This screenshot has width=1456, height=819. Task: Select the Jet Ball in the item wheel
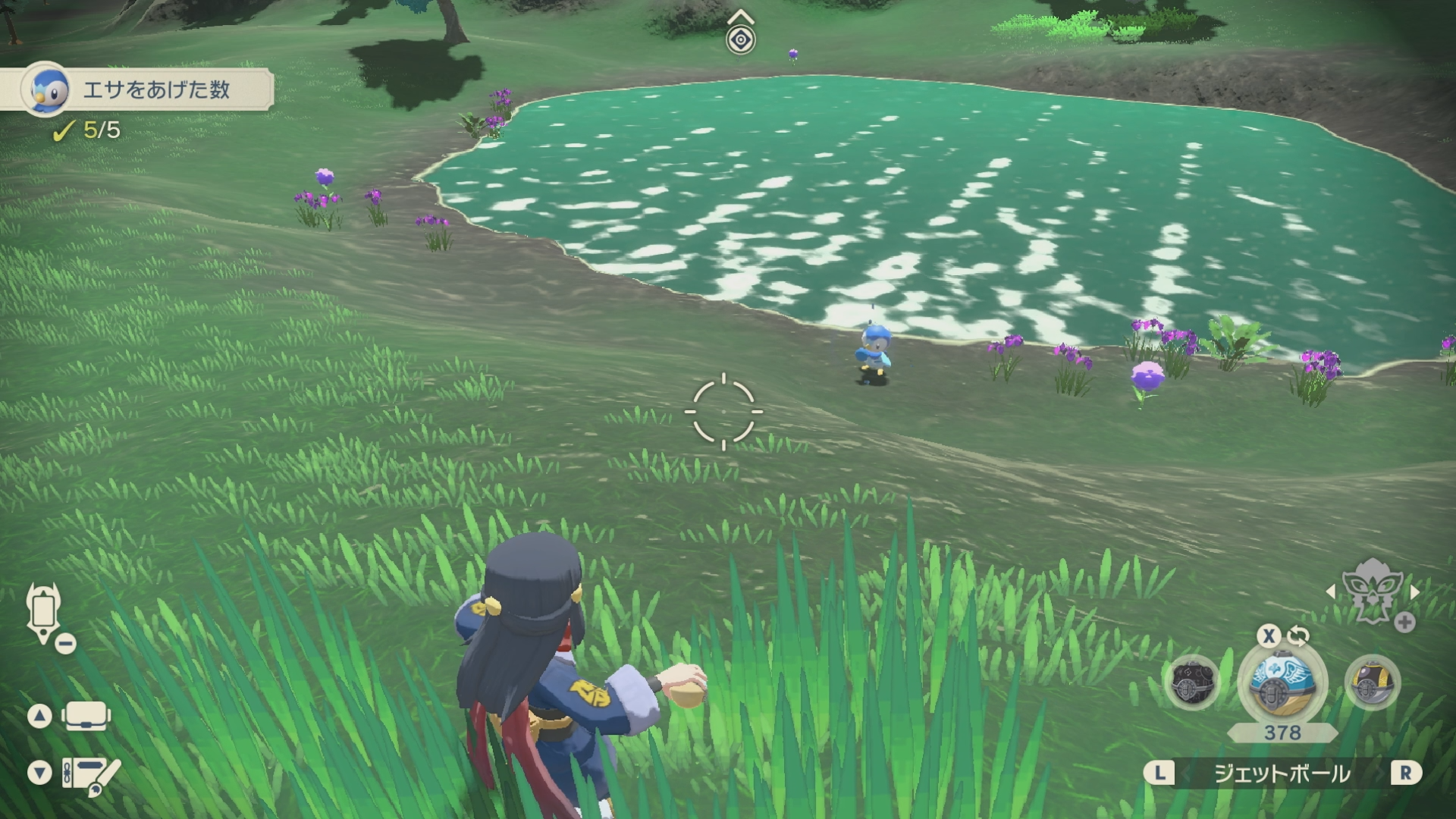pos(1282,680)
